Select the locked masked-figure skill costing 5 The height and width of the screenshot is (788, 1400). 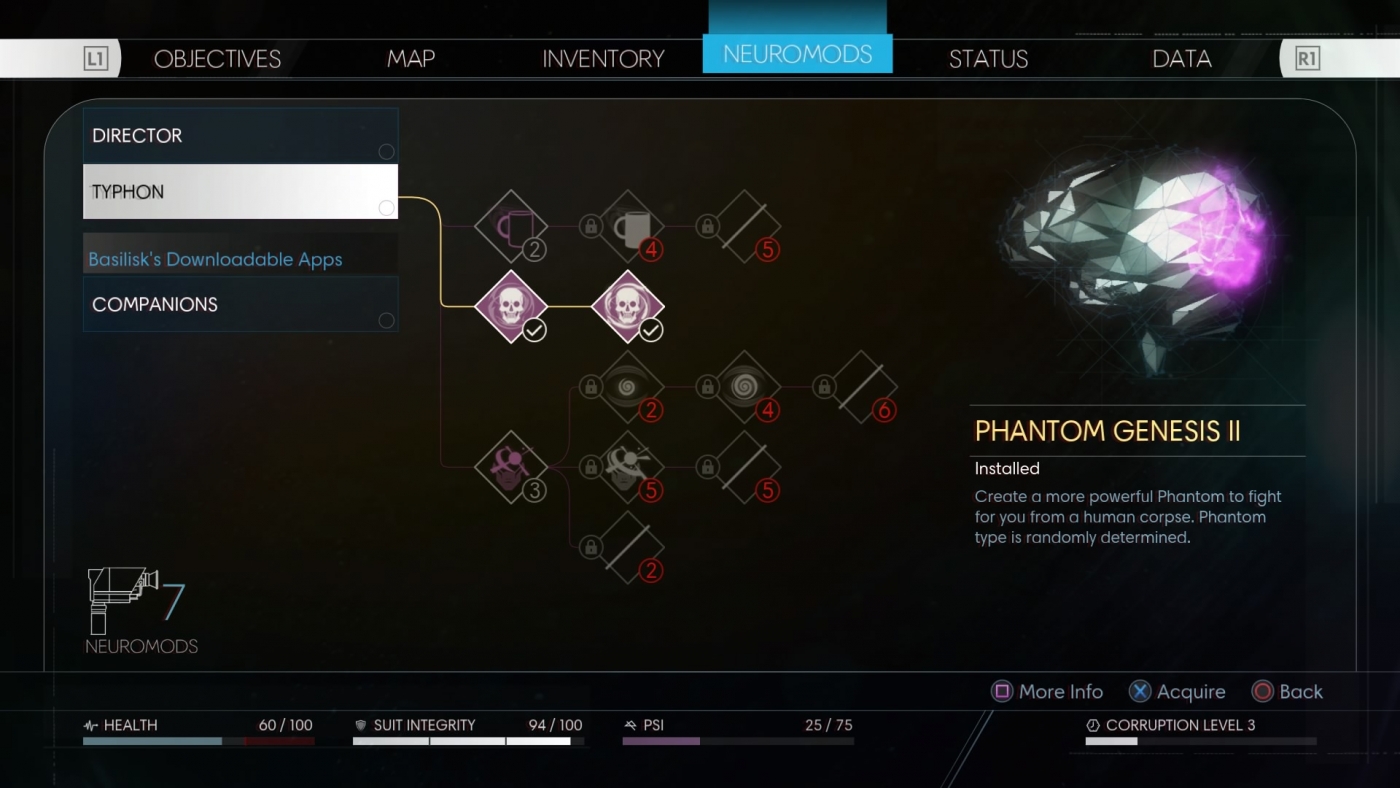pyautogui.click(x=628, y=465)
